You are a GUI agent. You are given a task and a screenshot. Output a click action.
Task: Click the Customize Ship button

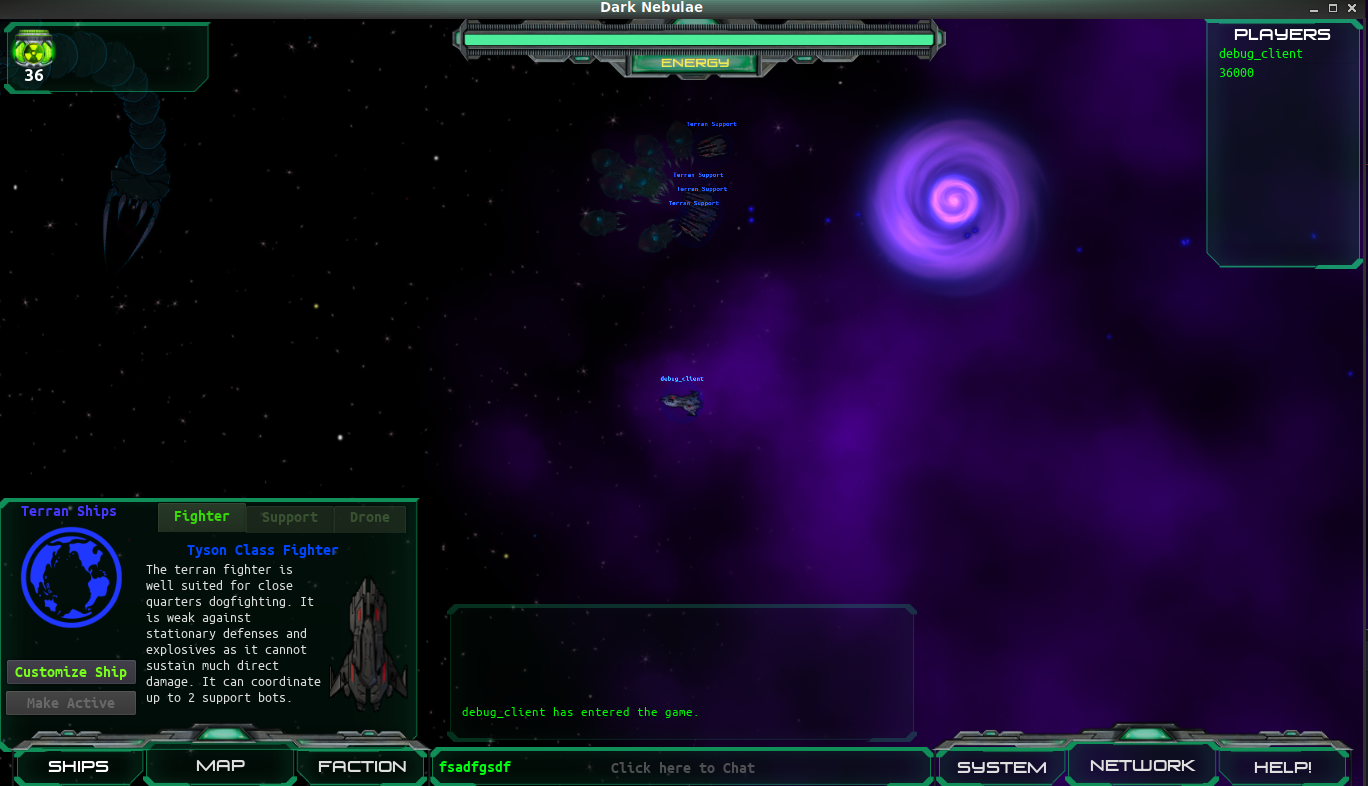pos(71,671)
